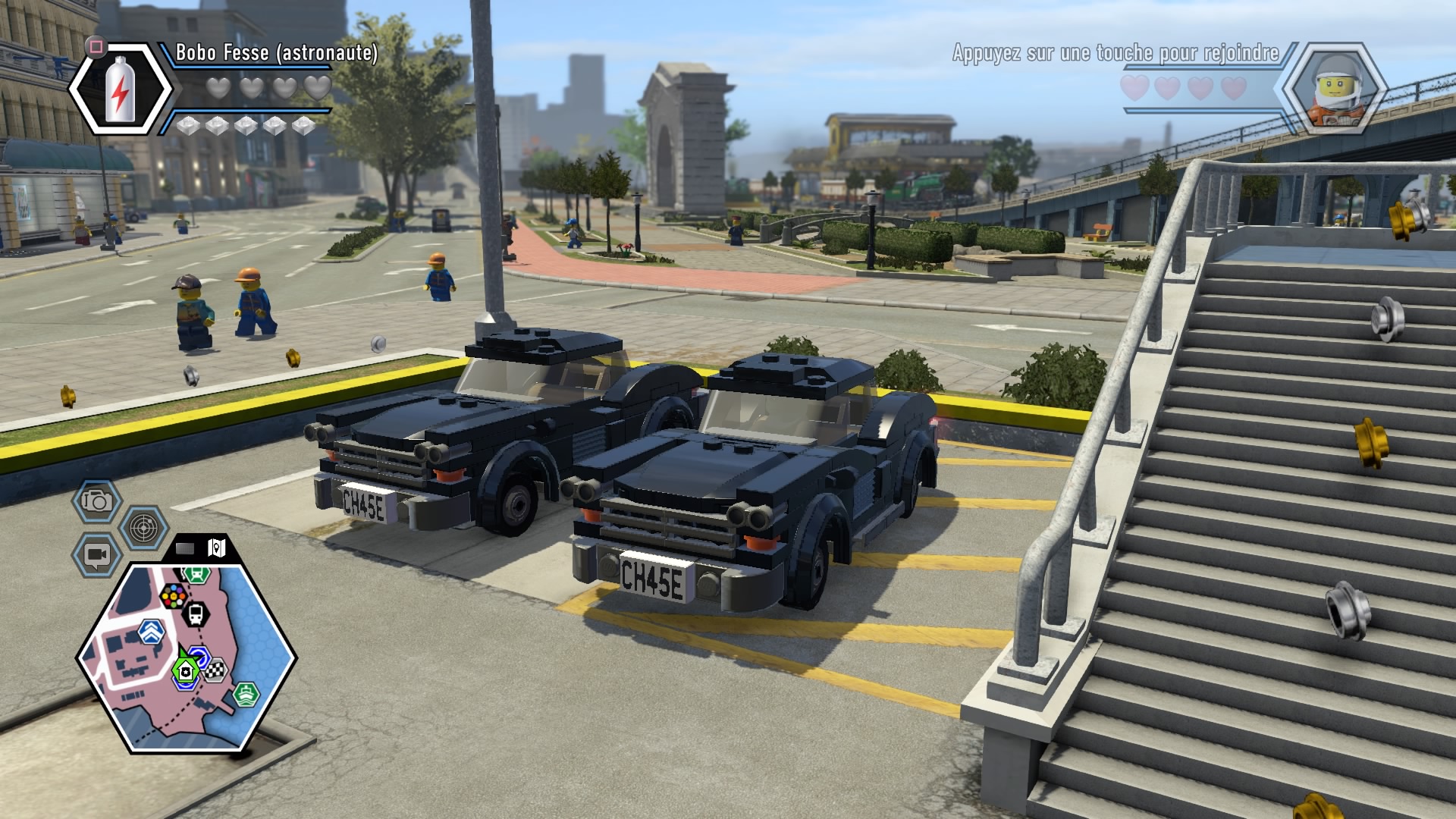The image size is (1456, 819).
Task: Click the green police station marker
Action: [x=184, y=670]
